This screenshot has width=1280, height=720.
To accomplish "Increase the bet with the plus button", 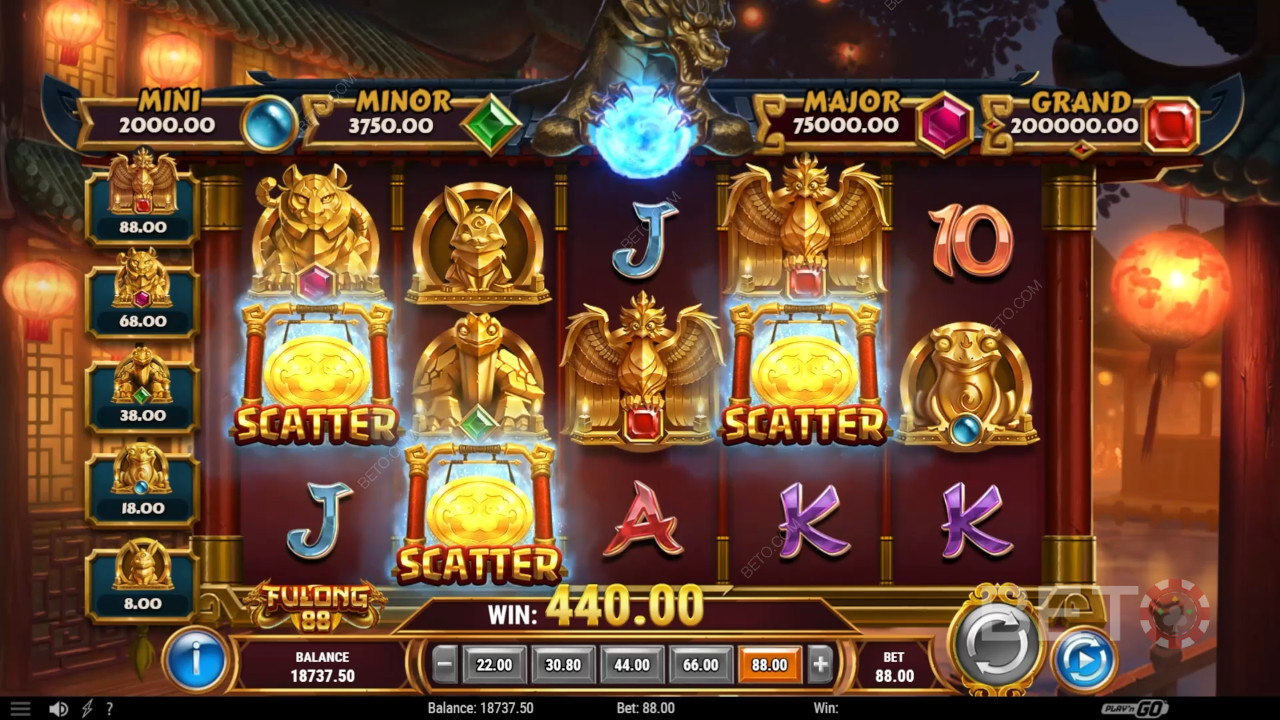I will tap(820, 664).
